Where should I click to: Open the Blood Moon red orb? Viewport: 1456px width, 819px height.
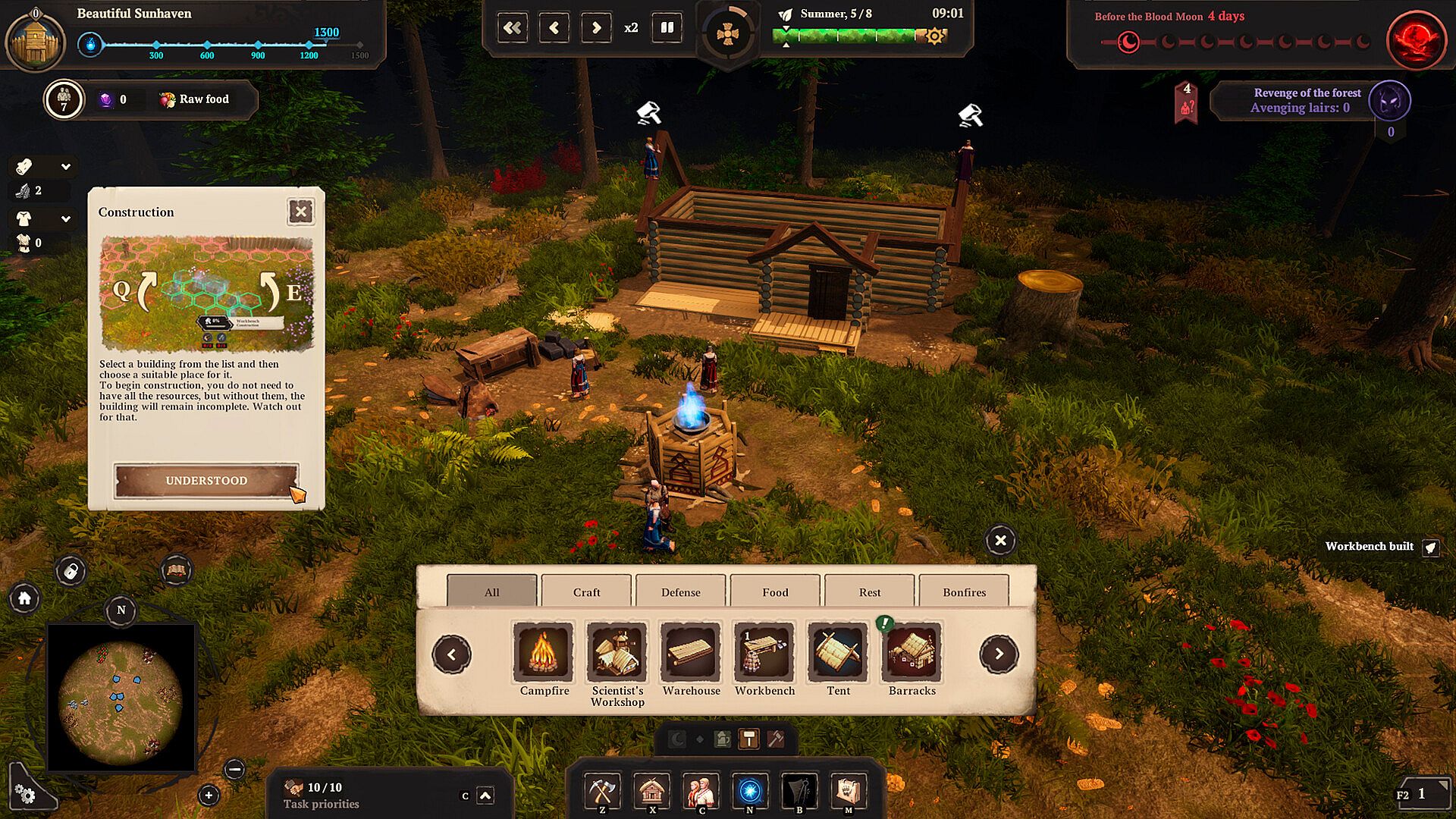coord(1415,40)
